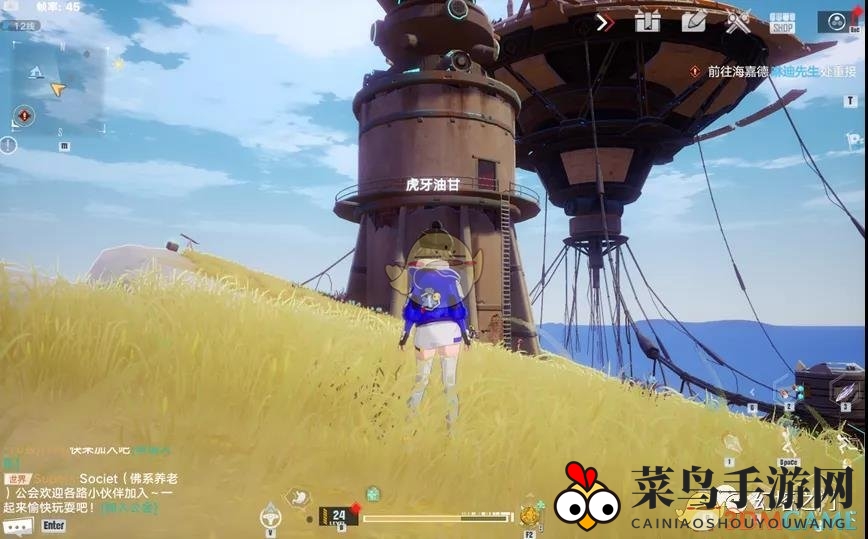Open the SHOP from the top bar
This screenshot has width=868, height=539.
coord(781,23)
